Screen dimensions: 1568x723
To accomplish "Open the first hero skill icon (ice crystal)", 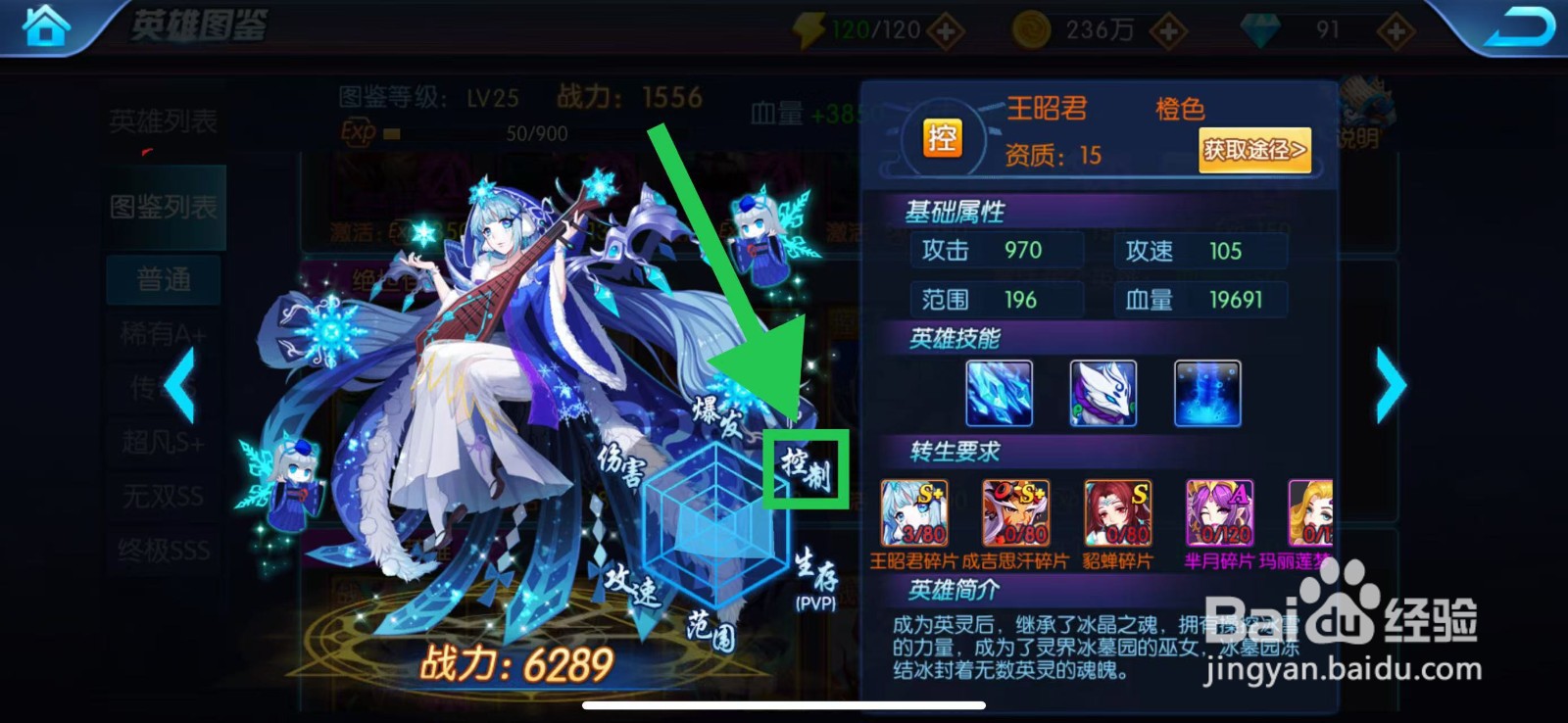I will tap(998, 394).
